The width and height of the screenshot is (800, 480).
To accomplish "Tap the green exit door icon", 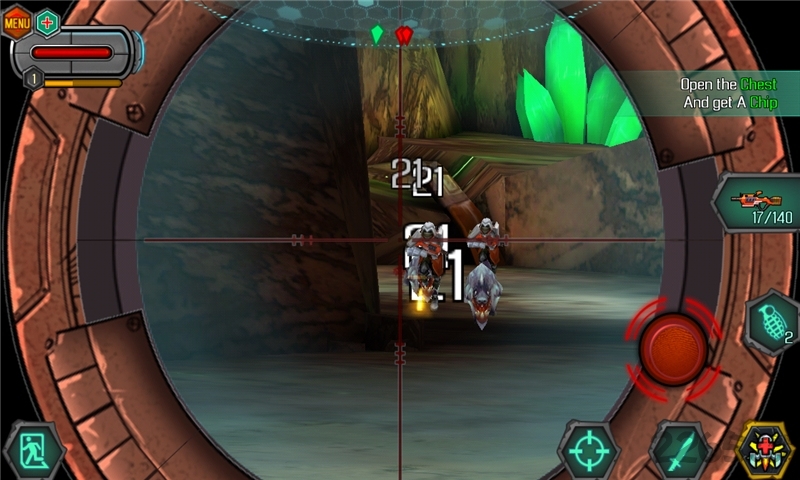I will click(x=33, y=452).
